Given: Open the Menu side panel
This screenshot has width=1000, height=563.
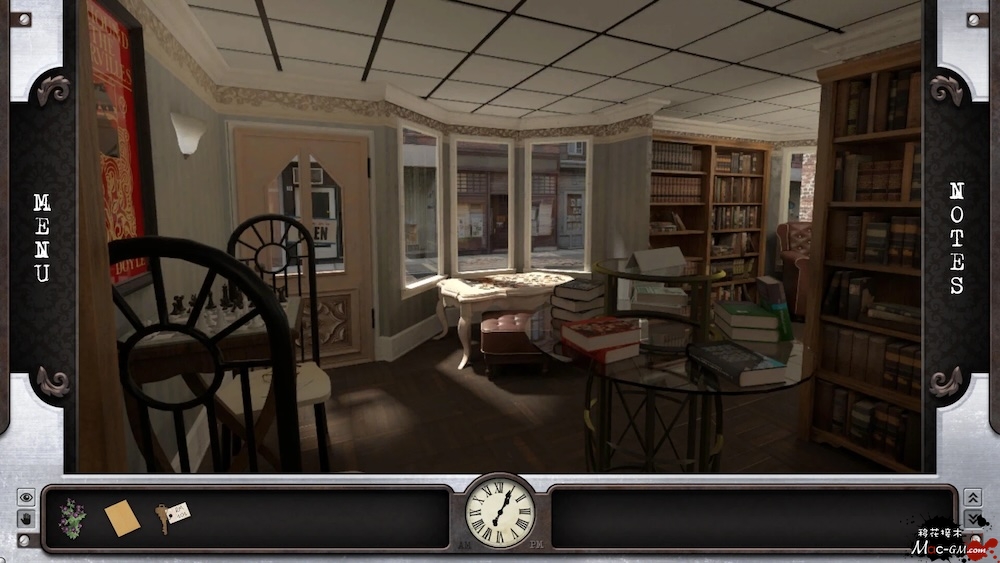Looking at the screenshot, I should 41,237.
